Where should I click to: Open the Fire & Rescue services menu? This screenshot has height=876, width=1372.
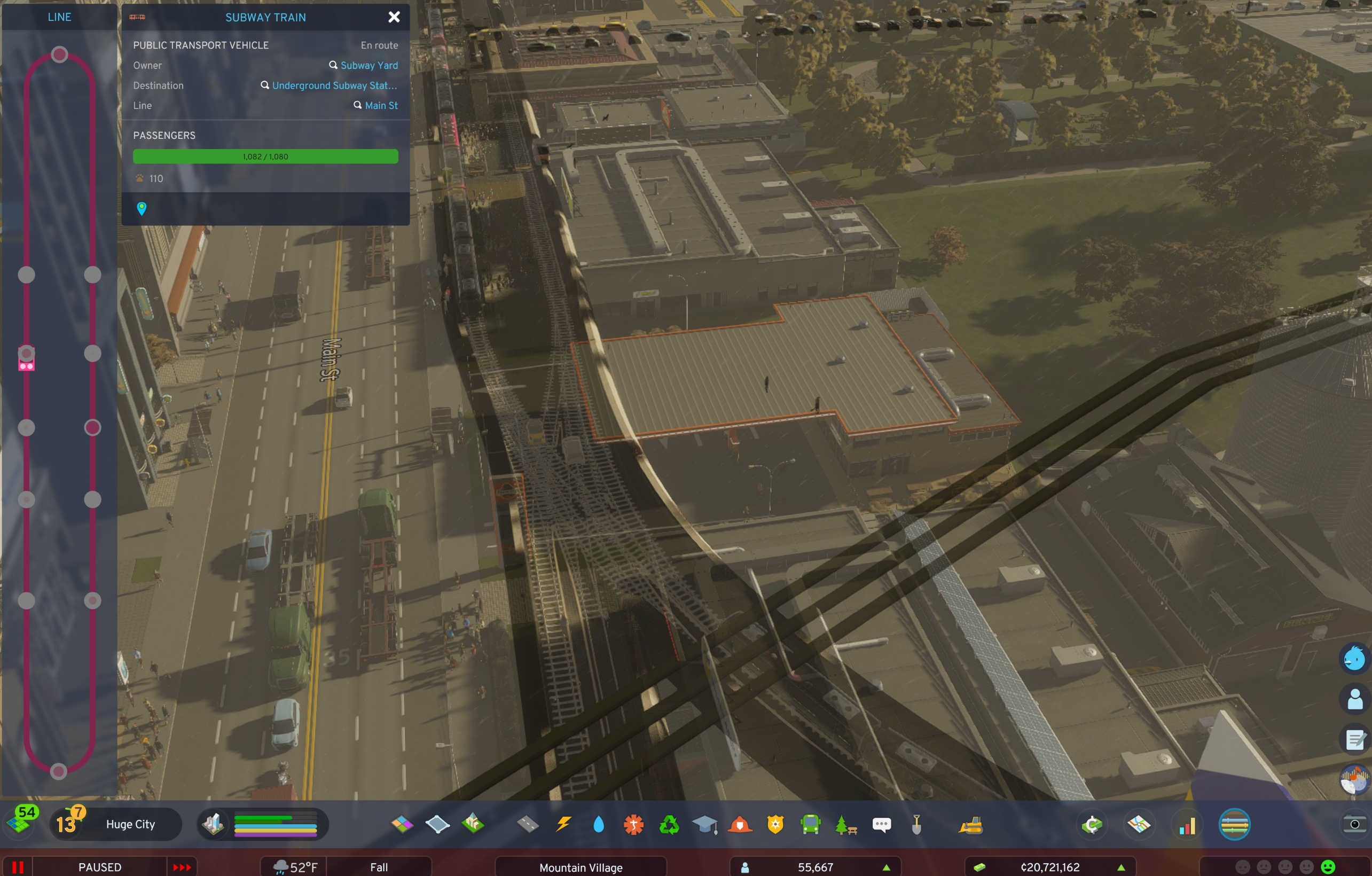[x=741, y=824]
